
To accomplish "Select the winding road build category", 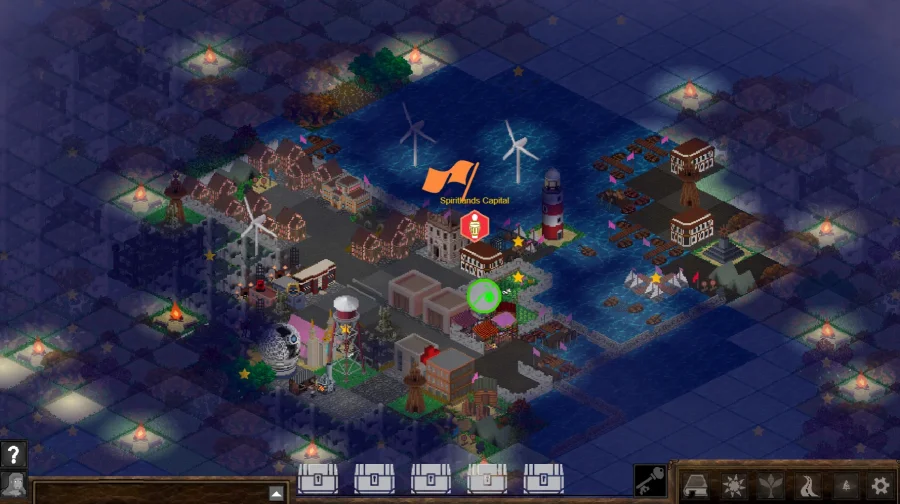I will tap(806, 486).
